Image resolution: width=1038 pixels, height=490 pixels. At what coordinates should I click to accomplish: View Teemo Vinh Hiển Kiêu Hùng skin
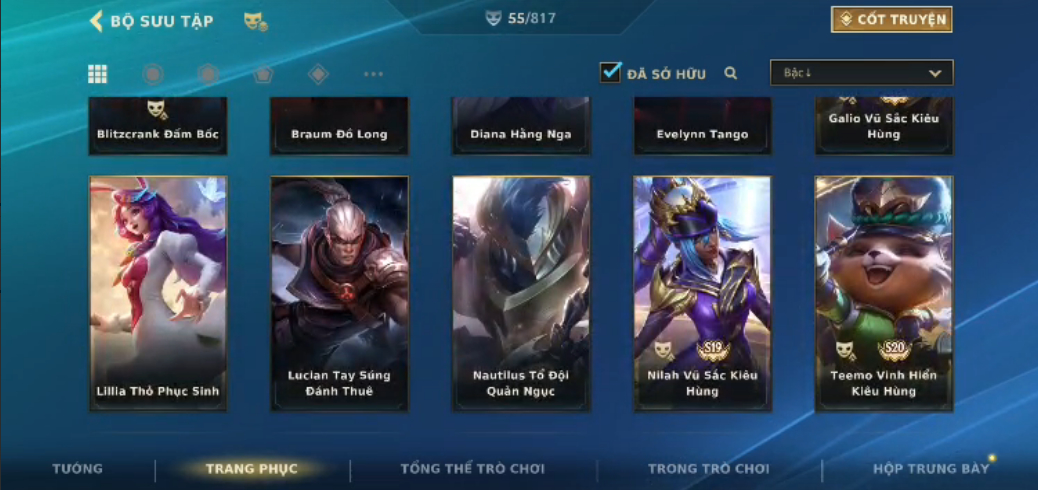coord(884,293)
